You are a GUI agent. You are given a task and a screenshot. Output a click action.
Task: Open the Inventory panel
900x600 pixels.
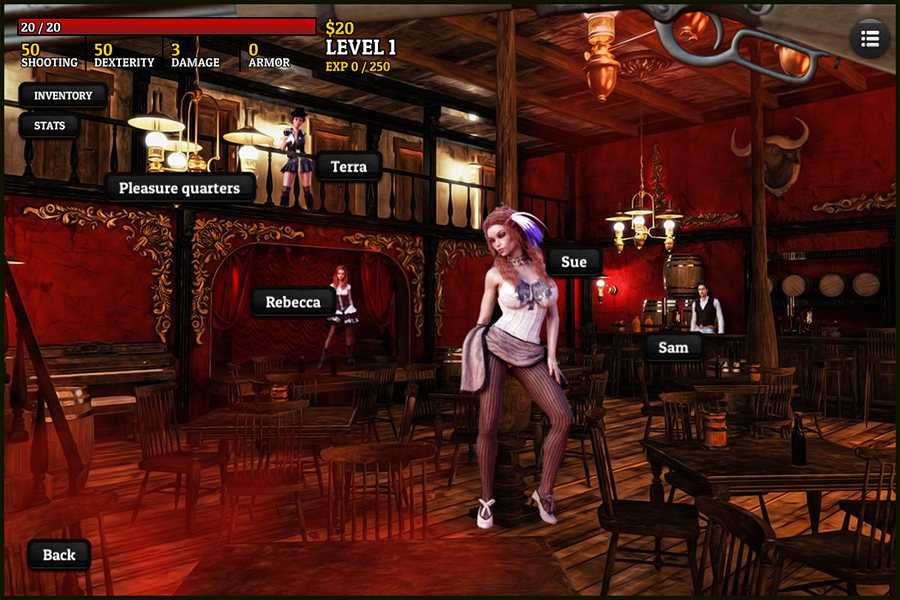point(63,96)
